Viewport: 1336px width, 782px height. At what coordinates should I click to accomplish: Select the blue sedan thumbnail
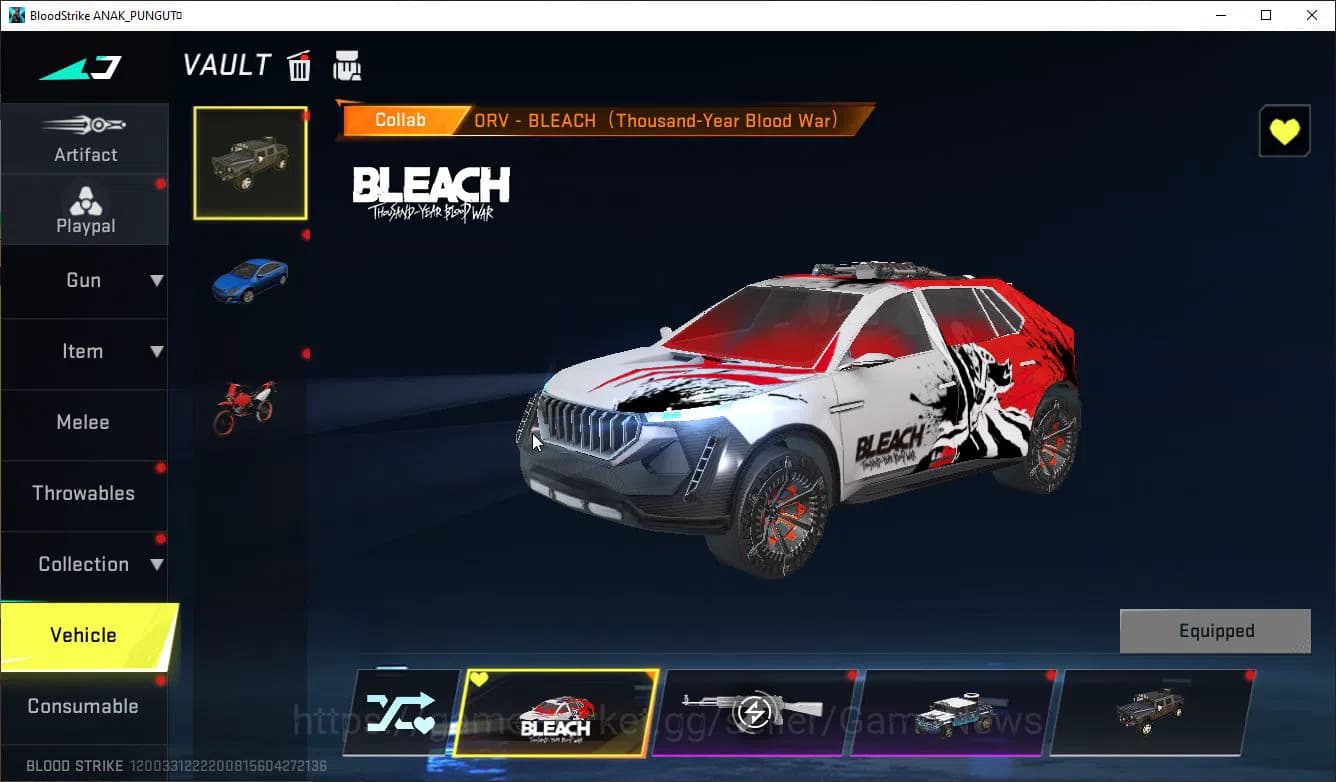(x=250, y=282)
